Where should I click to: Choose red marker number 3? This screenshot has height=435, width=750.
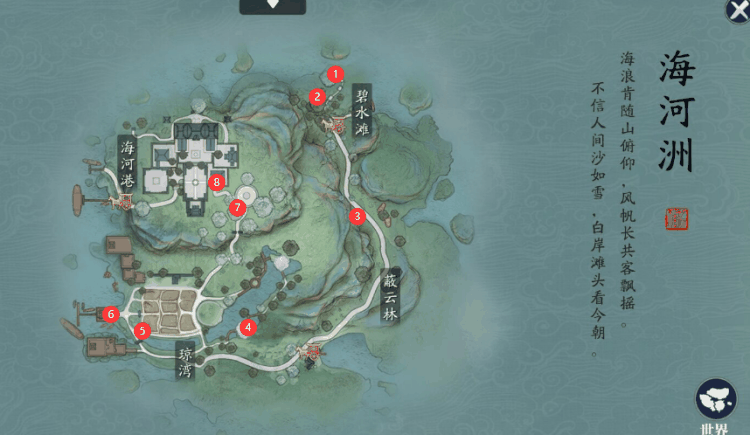(x=357, y=215)
